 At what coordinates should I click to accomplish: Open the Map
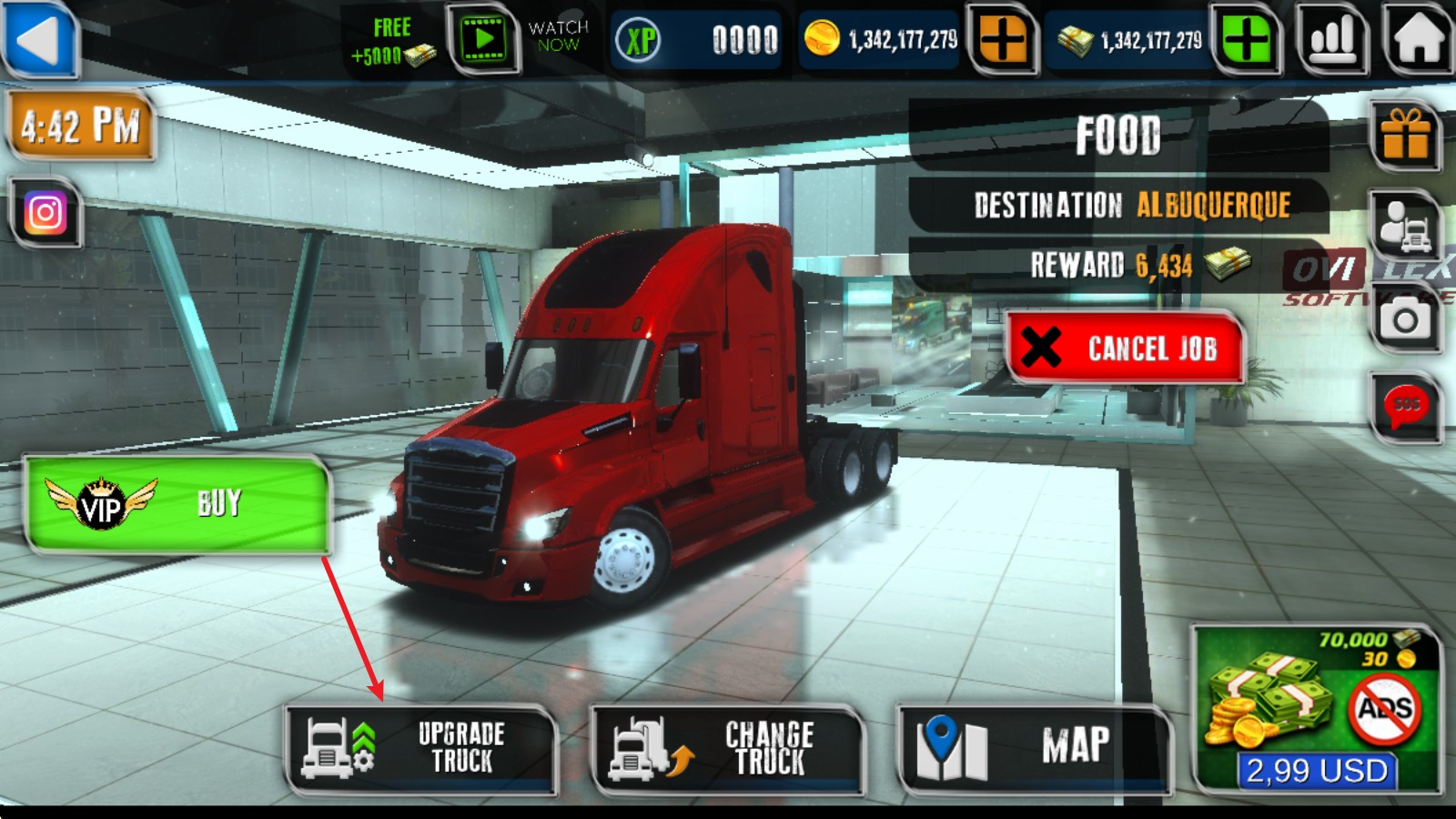point(1034,748)
